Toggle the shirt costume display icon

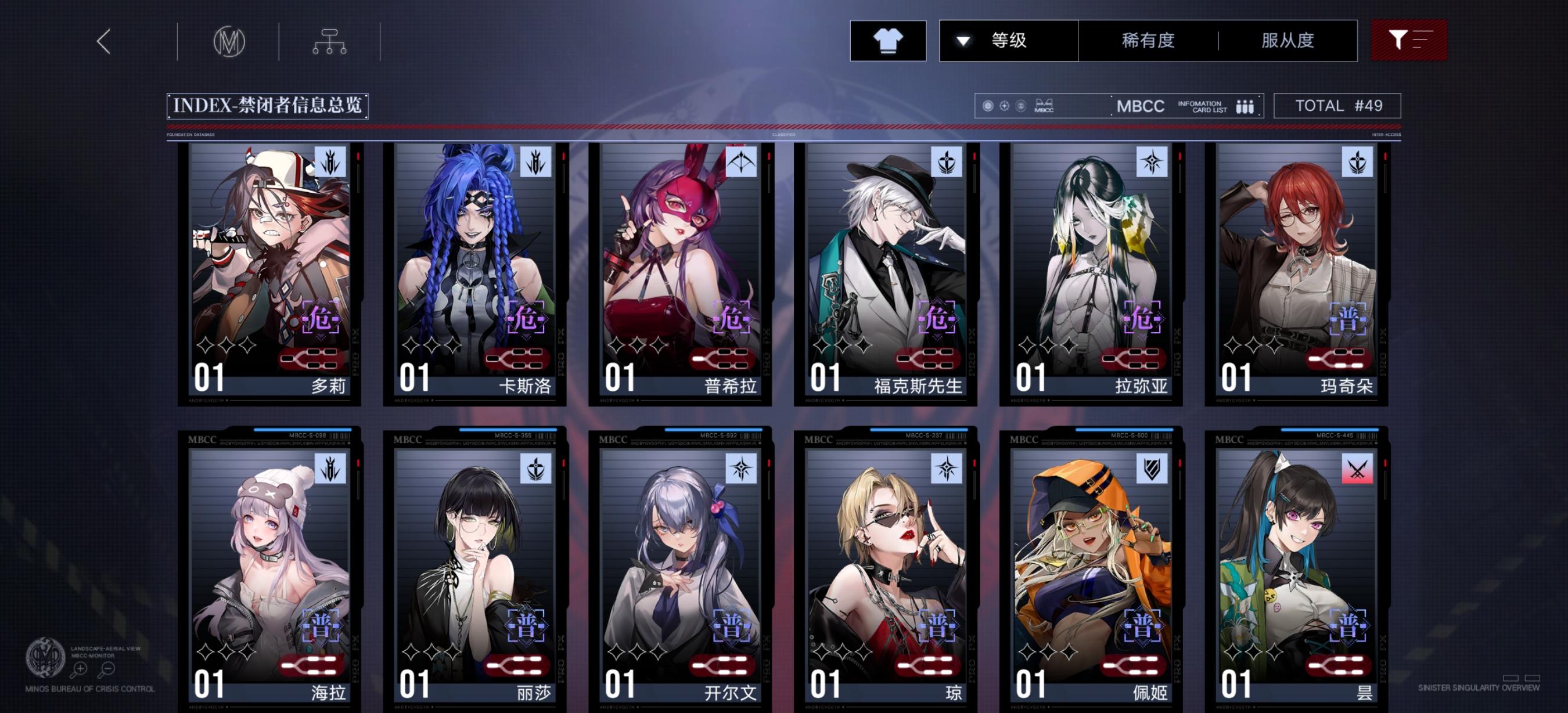point(889,40)
